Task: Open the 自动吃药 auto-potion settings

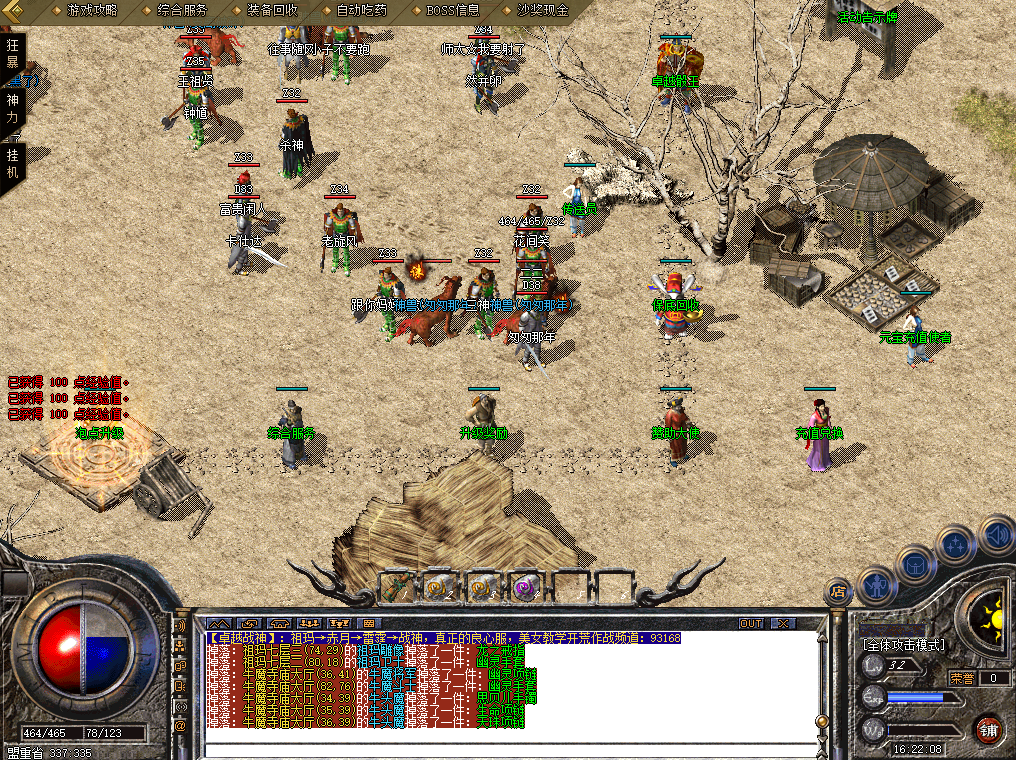Action: pos(361,10)
